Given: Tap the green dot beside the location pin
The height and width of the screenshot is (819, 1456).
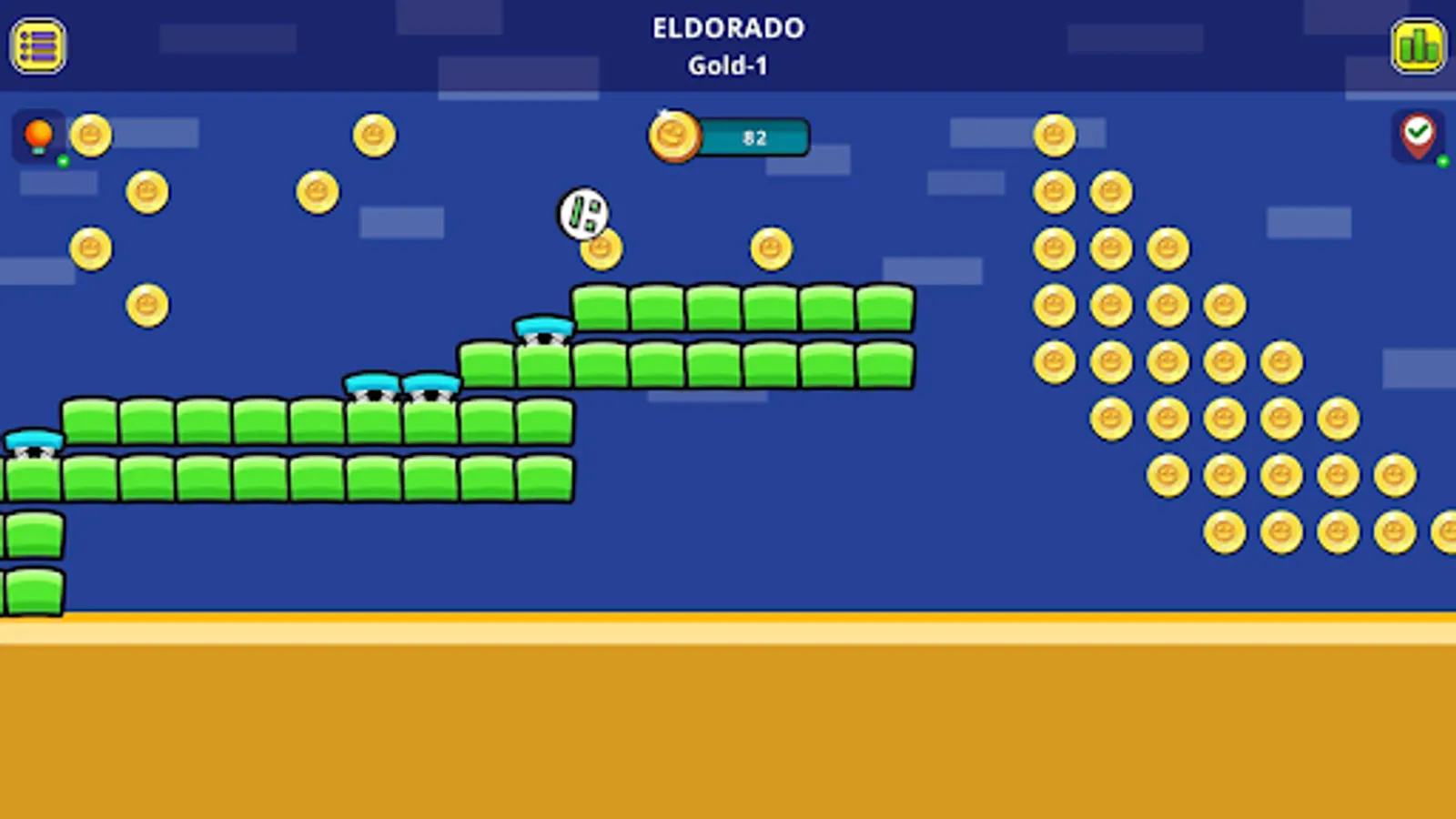Looking at the screenshot, I should point(1442,160).
